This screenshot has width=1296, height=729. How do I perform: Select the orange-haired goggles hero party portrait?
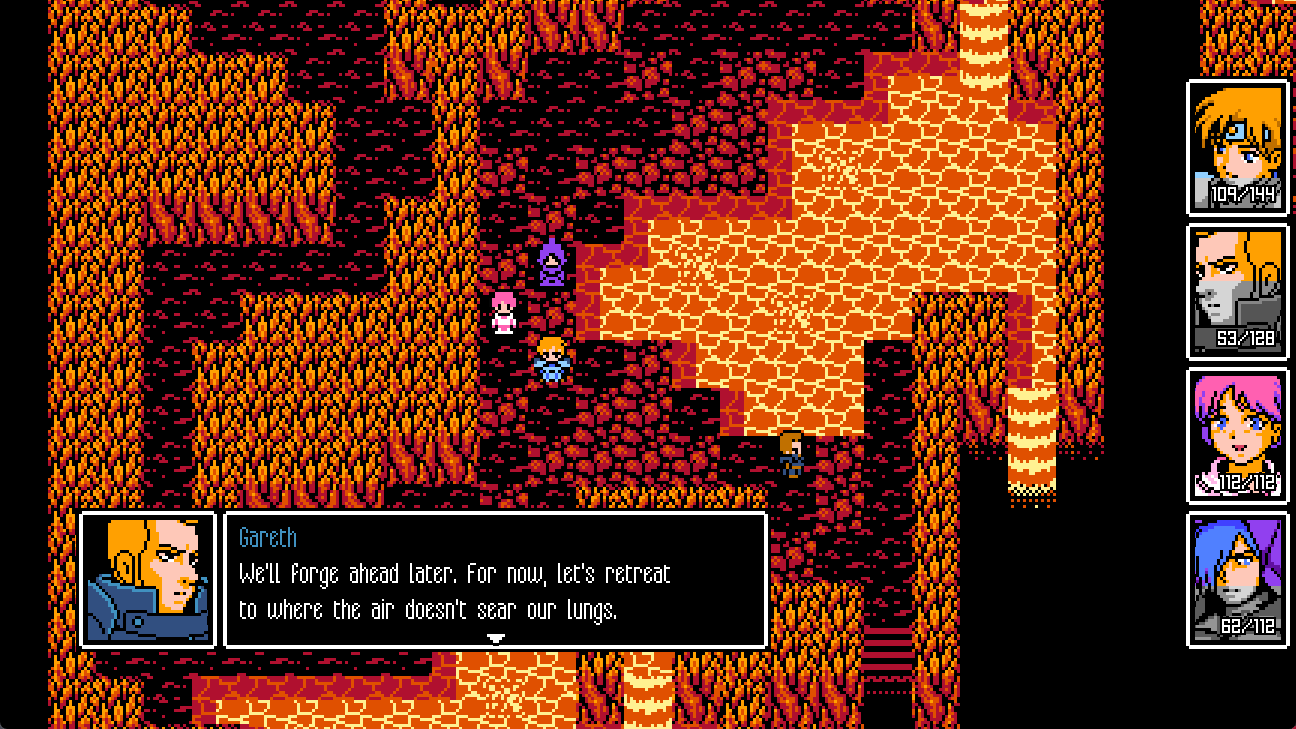click(1237, 147)
